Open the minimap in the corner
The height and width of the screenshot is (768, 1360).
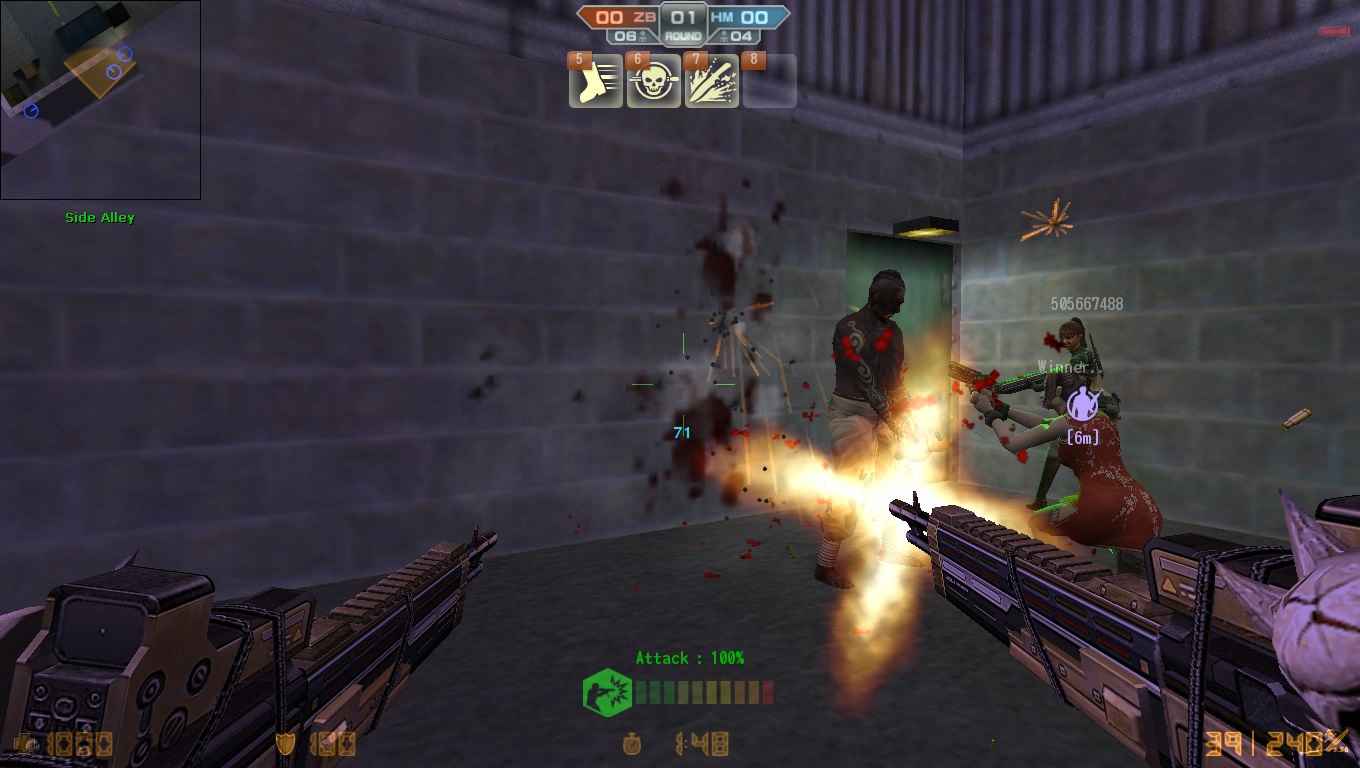pos(100,100)
